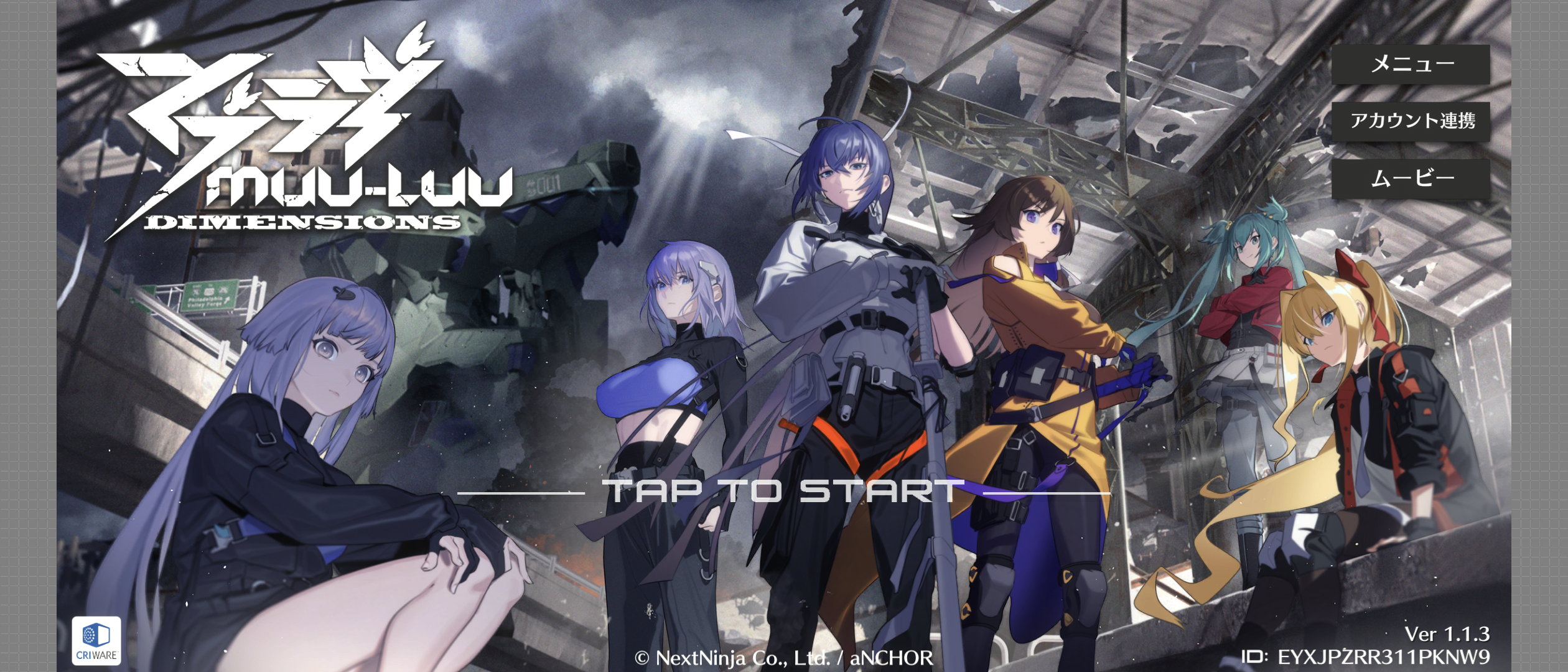Select the アカウント連携 button
This screenshot has width=1568, height=672.
pyautogui.click(x=1411, y=121)
